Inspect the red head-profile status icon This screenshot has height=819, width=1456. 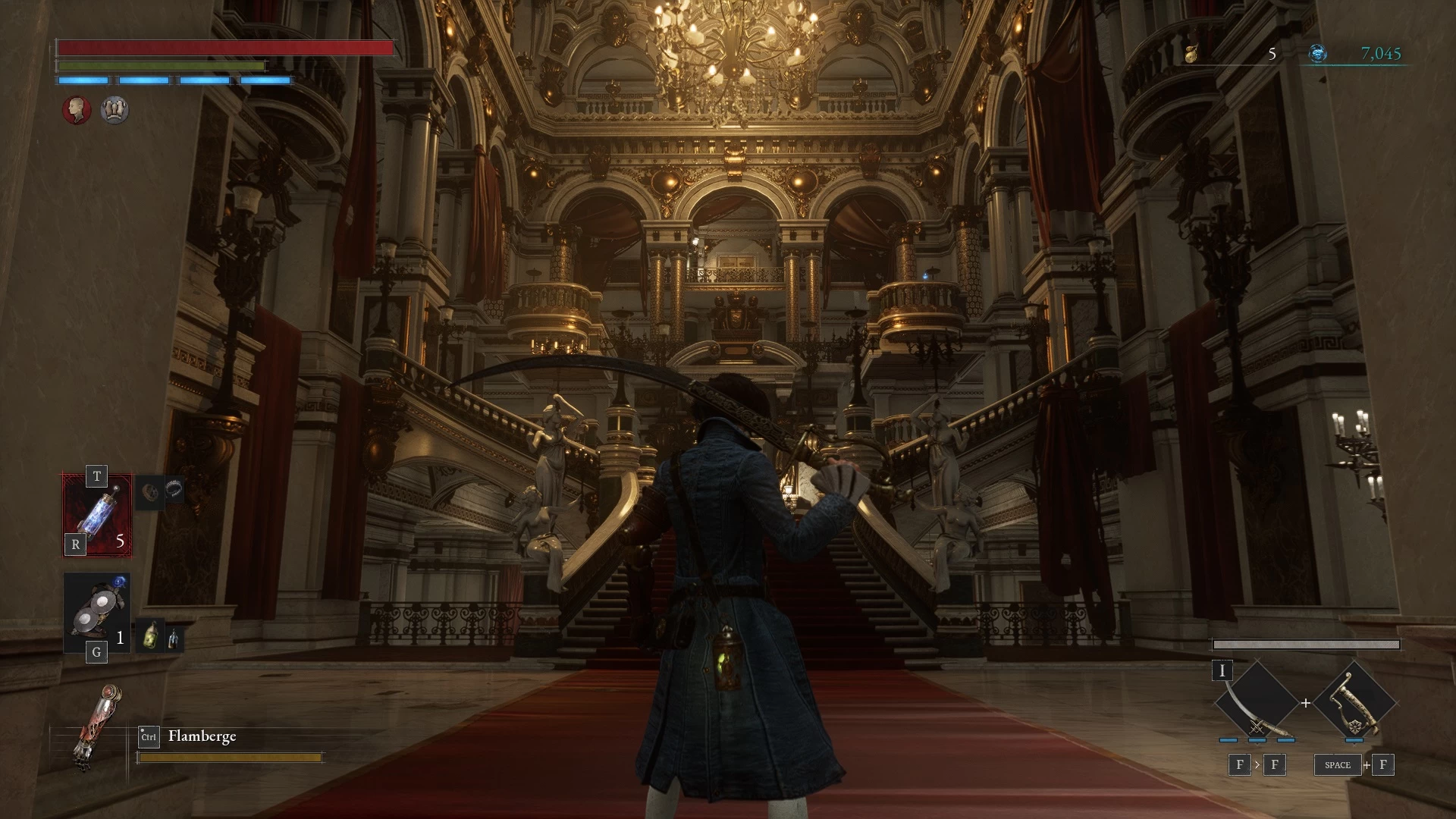coord(77,110)
